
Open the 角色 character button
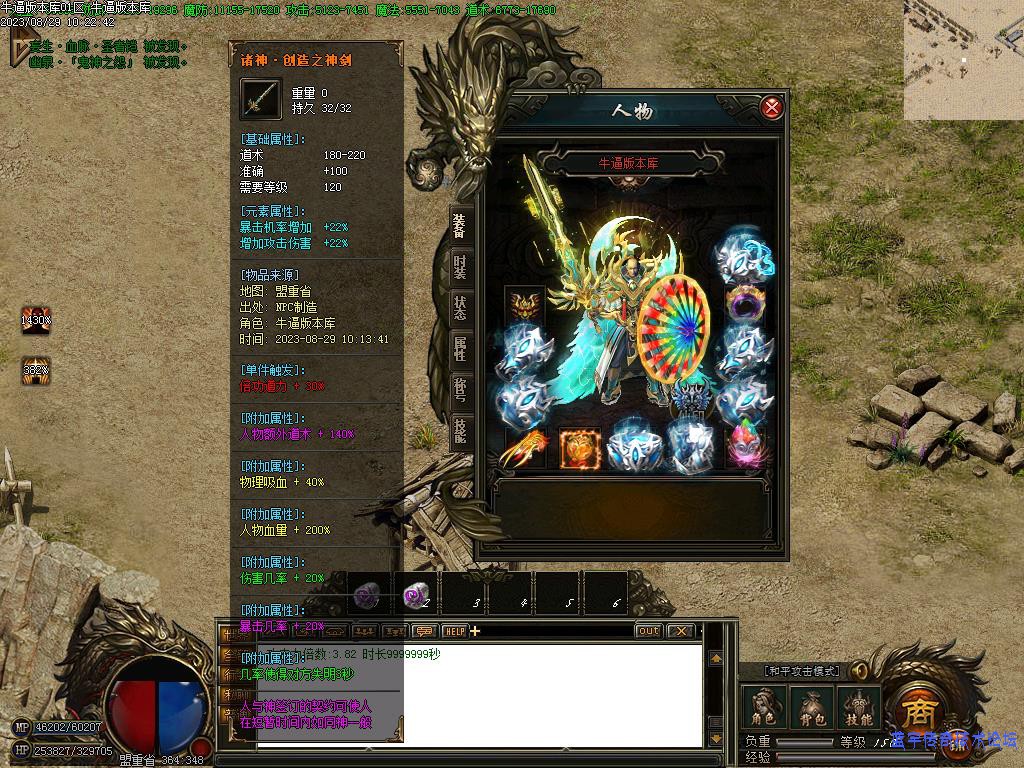click(x=763, y=708)
